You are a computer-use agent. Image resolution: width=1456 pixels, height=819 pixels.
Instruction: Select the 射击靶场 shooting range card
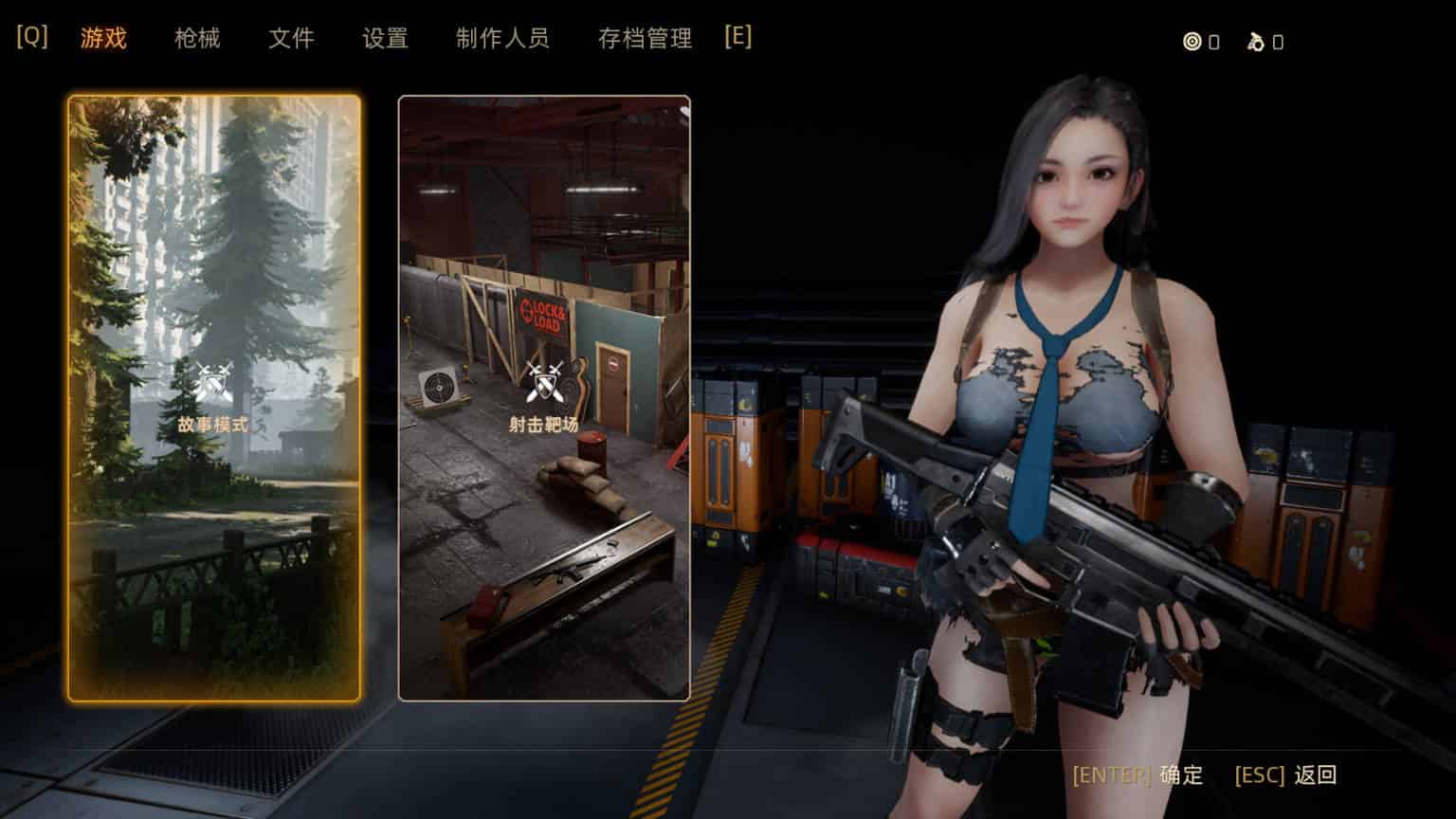pos(544,398)
